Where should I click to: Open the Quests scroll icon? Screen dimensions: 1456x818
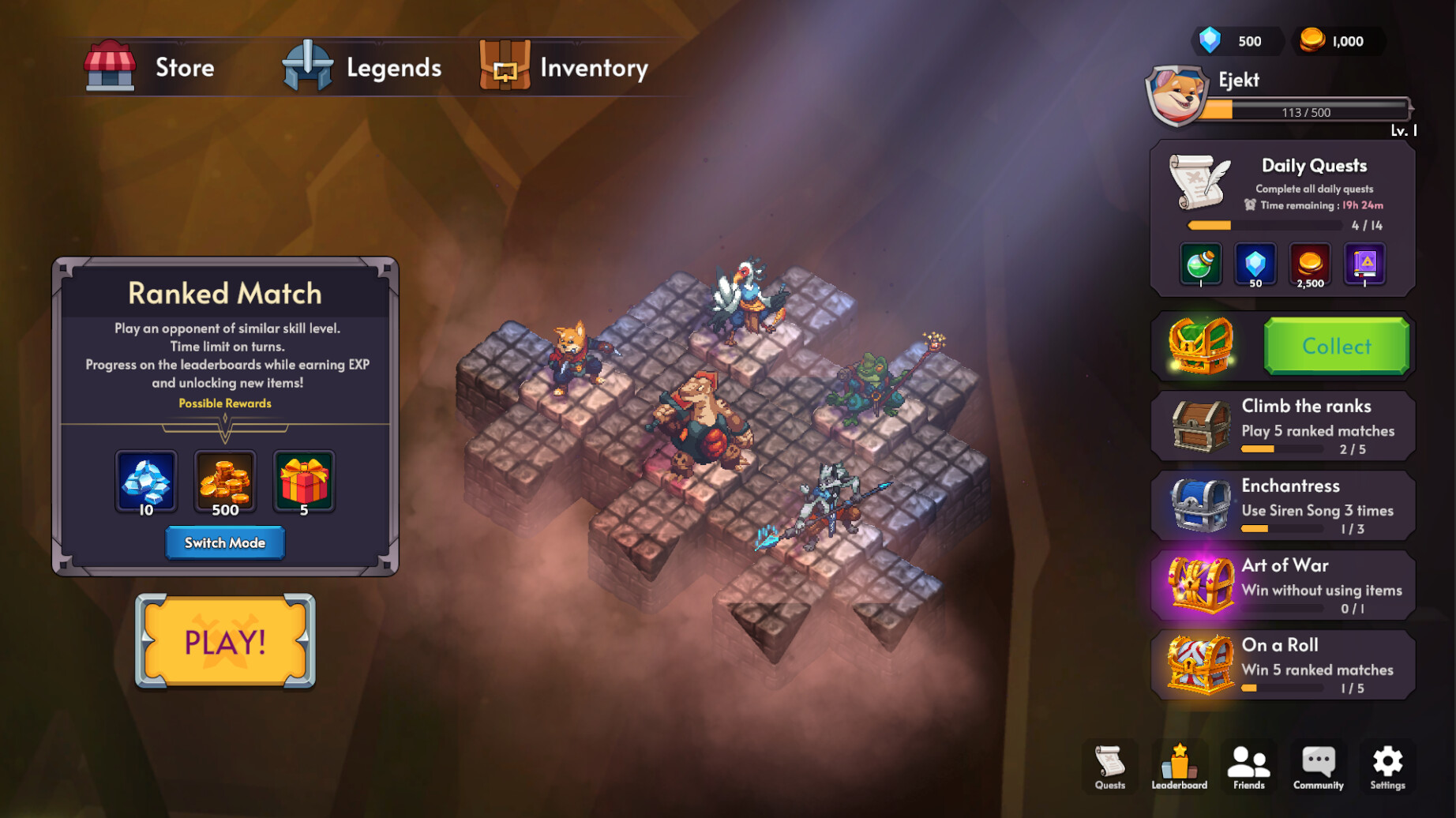[1109, 766]
